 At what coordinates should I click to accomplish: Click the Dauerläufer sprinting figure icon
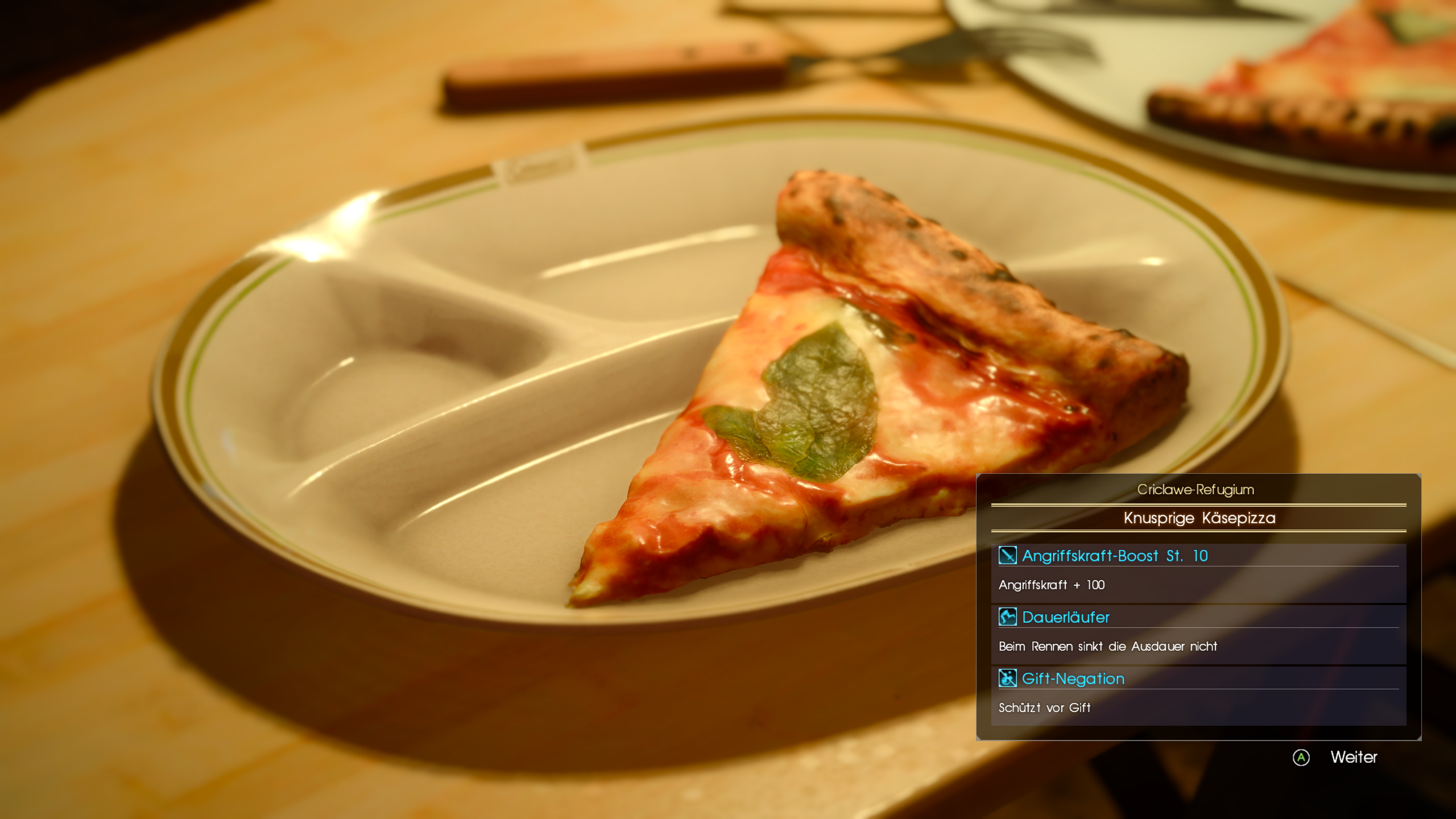1007,618
